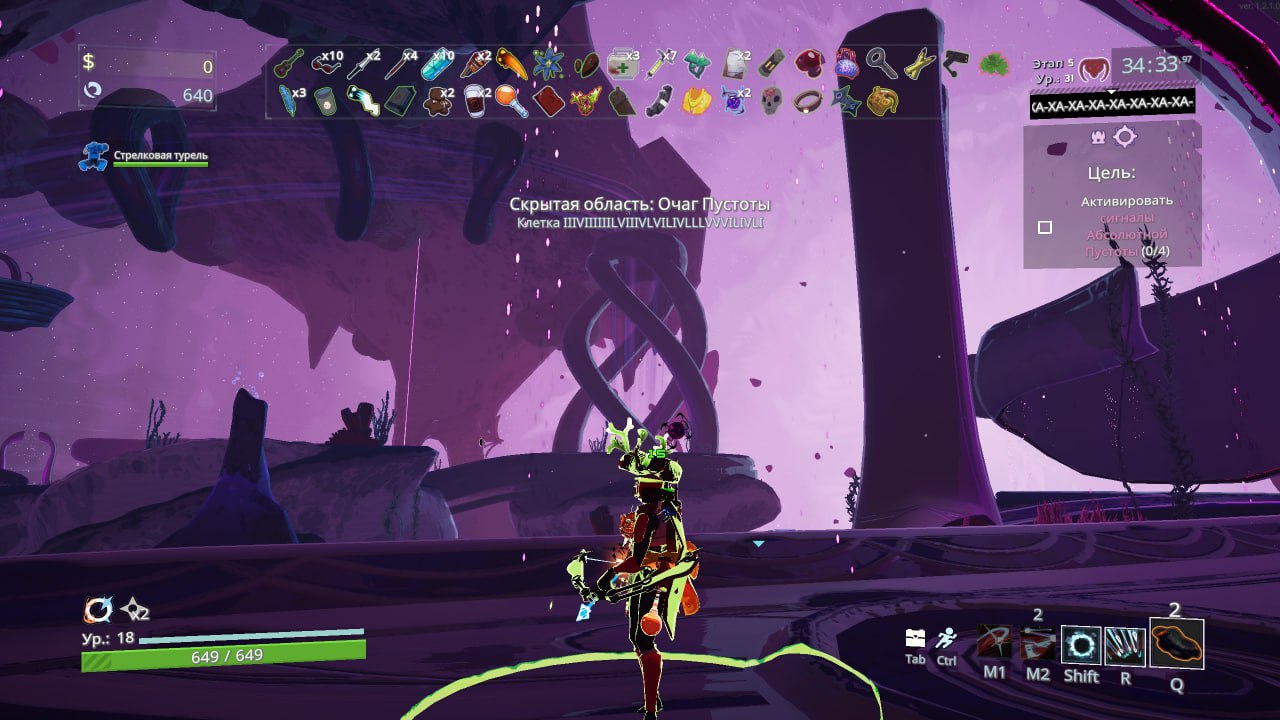Image resolution: width=1280 pixels, height=720 pixels.
Task: Toggle the sprint running-figure icon
Action: [x=946, y=638]
